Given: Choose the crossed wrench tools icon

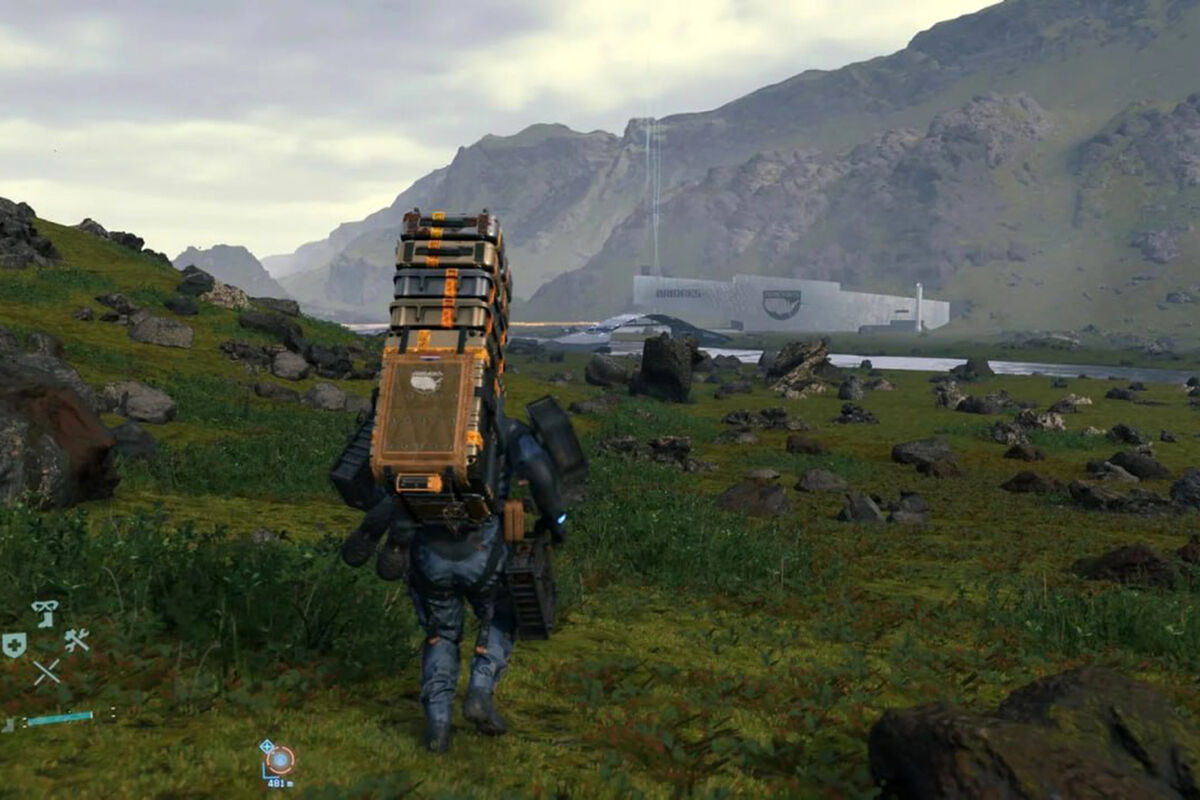Looking at the screenshot, I should point(77,640).
